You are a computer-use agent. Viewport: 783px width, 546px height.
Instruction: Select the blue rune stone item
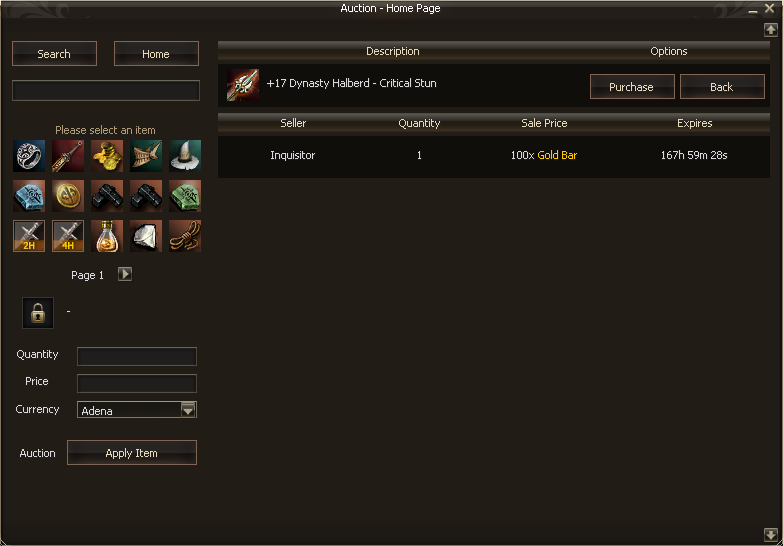(29, 196)
